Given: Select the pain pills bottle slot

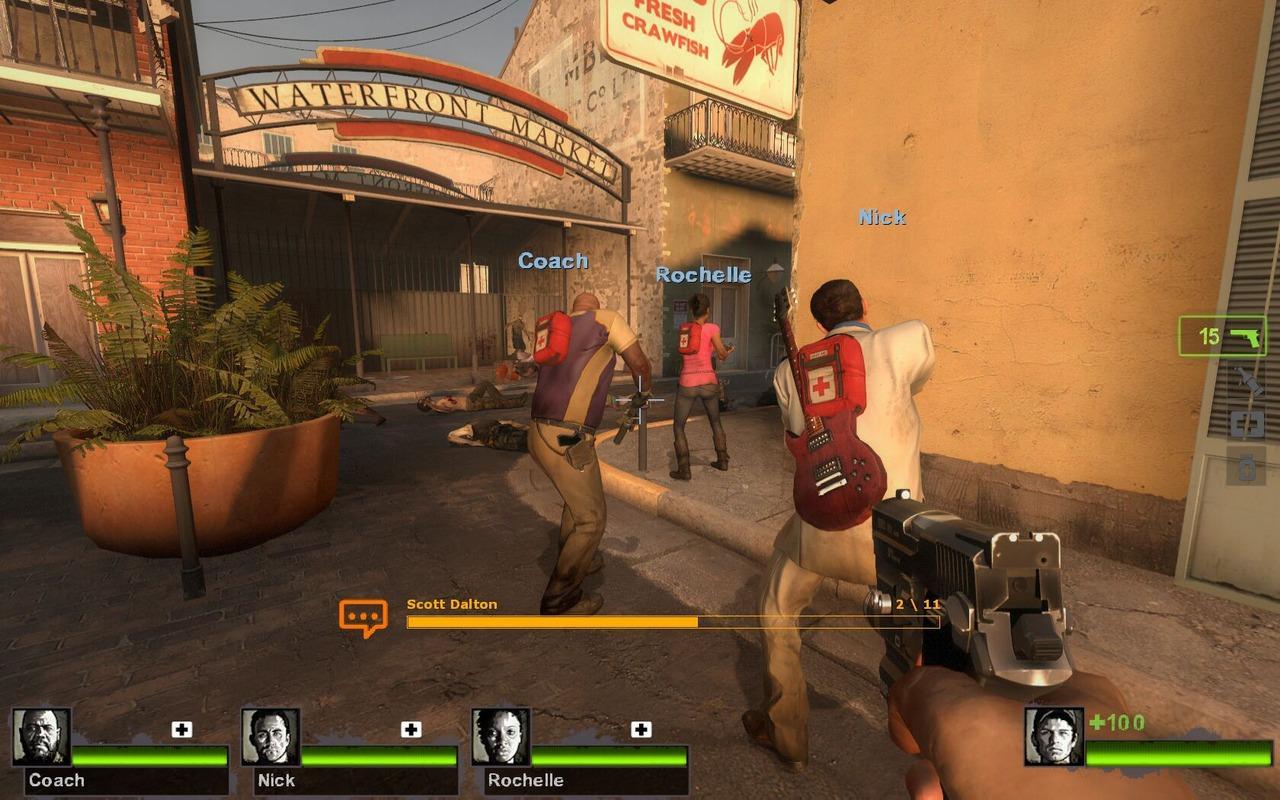Looking at the screenshot, I should [1246, 467].
